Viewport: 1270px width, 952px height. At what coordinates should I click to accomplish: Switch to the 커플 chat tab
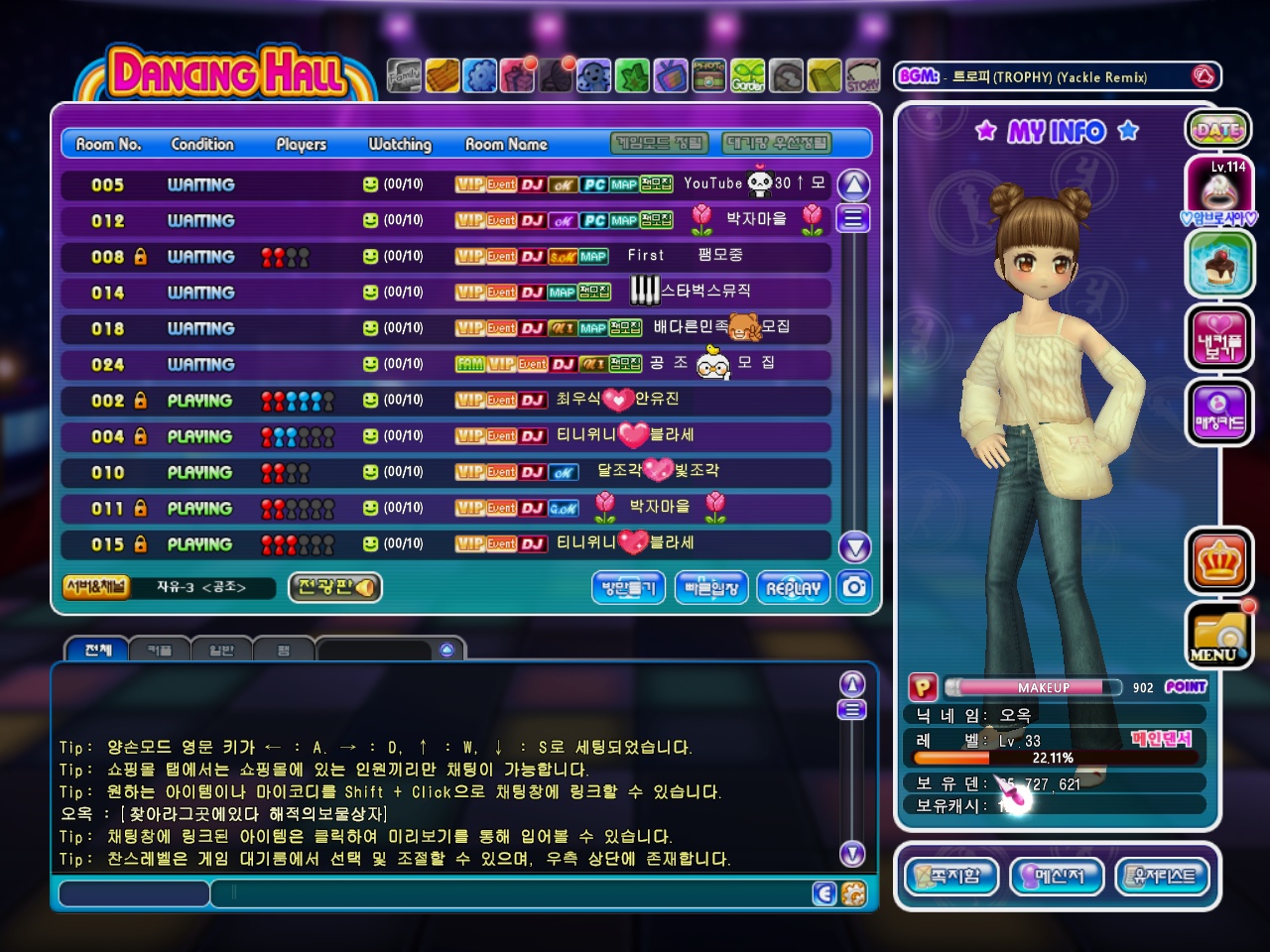point(159,651)
